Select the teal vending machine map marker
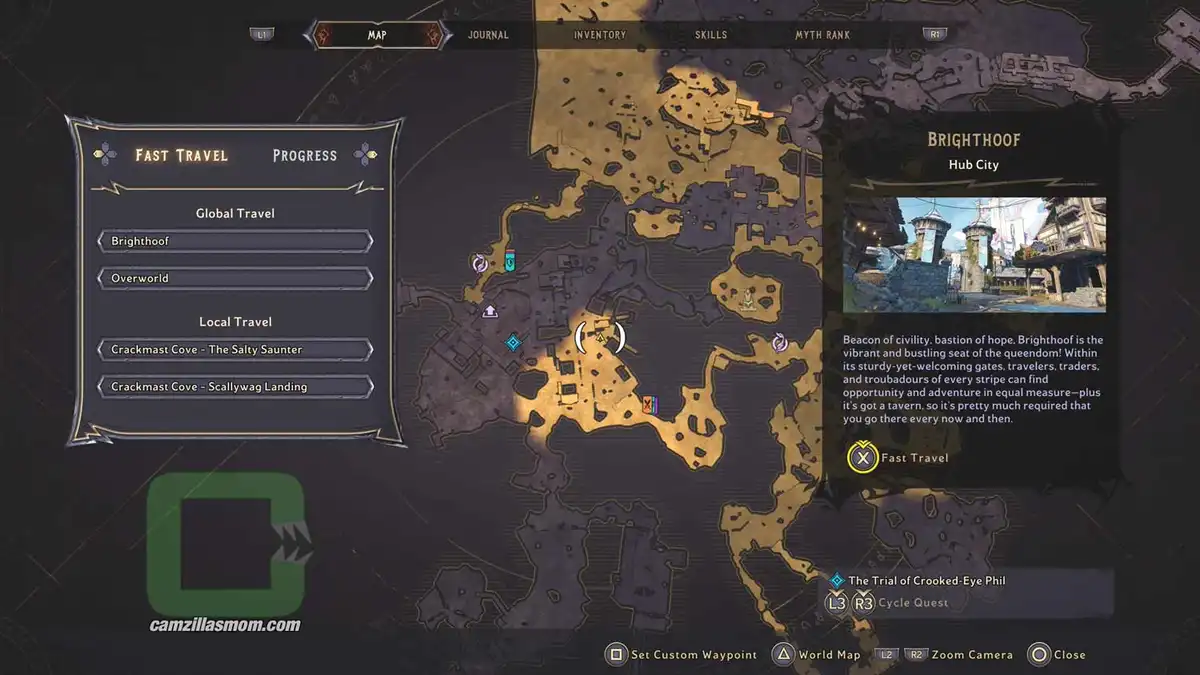1200x675 pixels. click(x=510, y=262)
